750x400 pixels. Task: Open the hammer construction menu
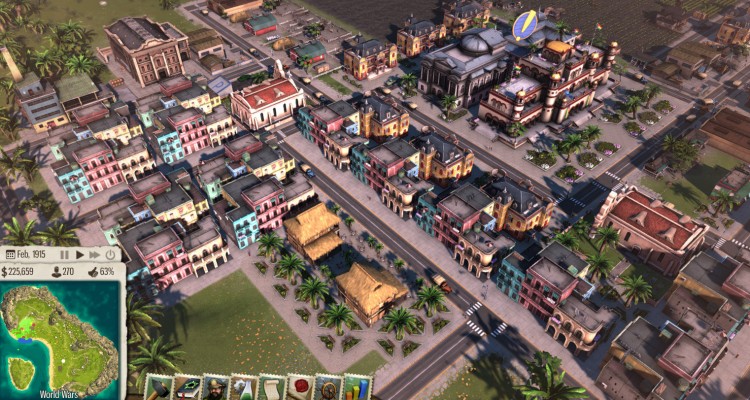(160, 388)
